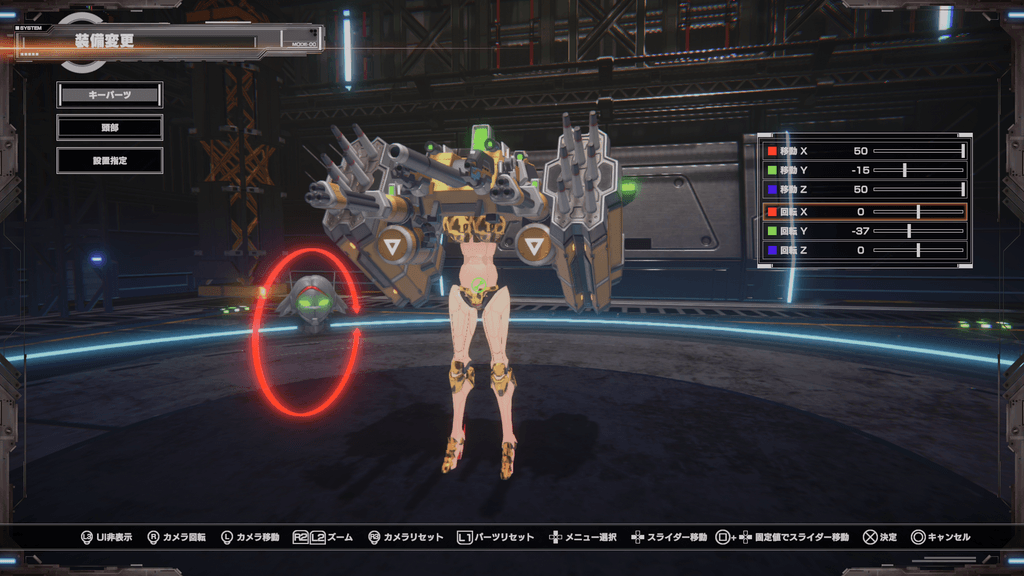Select the キーパーツ menu entry
This screenshot has width=1024, height=576.
click(109, 95)
